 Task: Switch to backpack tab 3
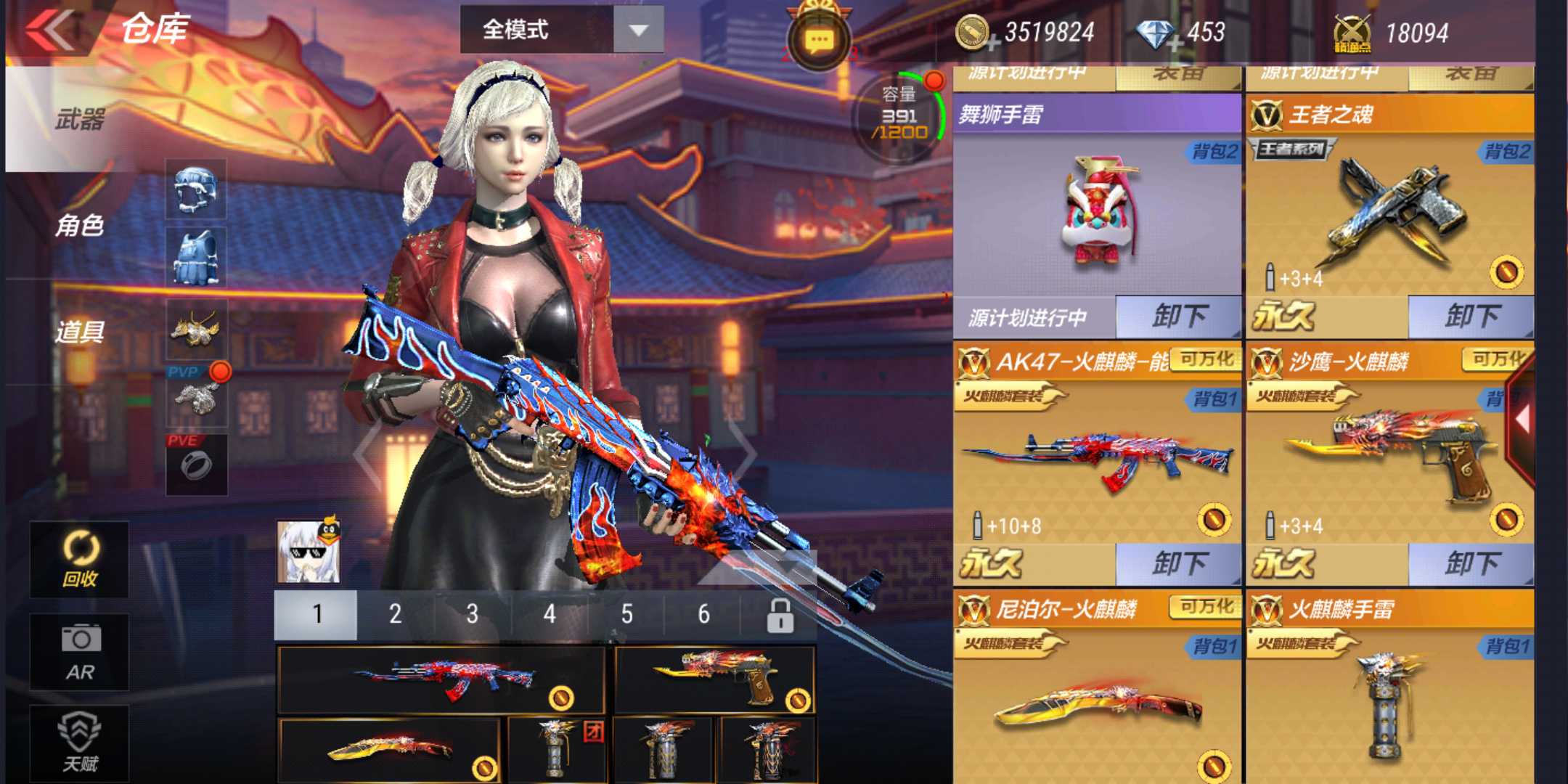[472, 613]
